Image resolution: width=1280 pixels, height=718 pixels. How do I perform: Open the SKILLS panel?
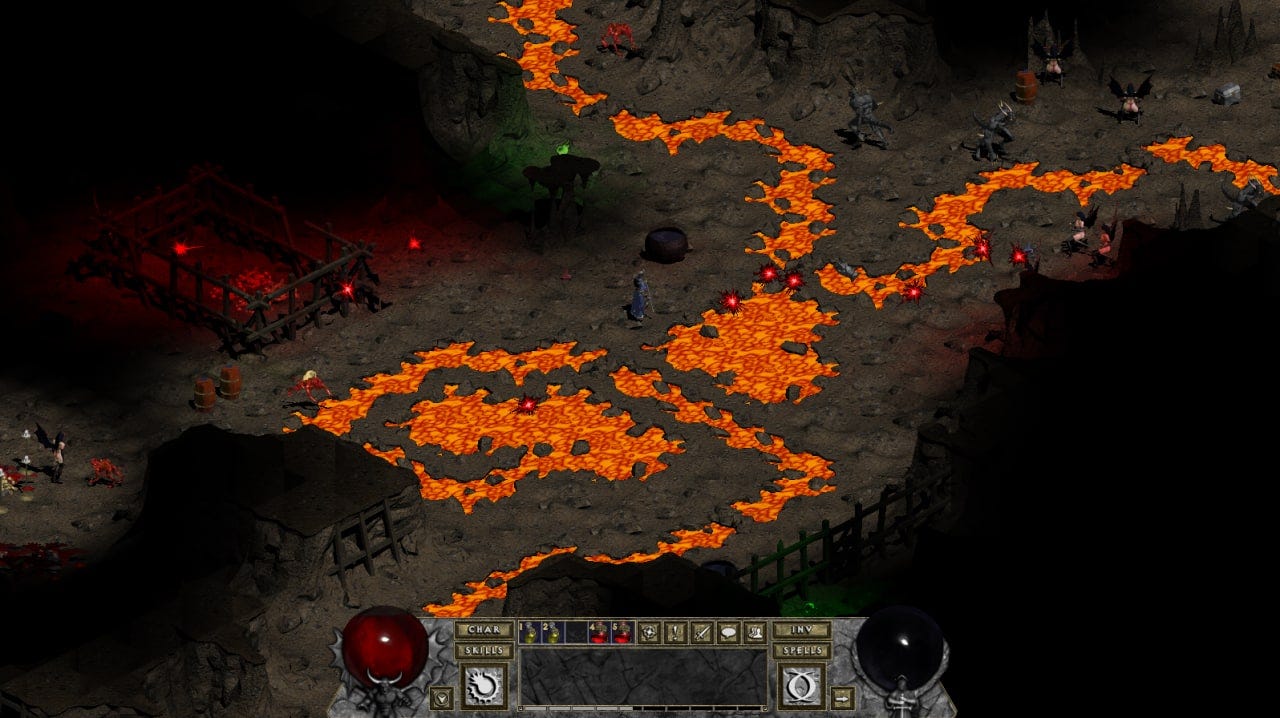pyautogui.click(x=484, y=650)
